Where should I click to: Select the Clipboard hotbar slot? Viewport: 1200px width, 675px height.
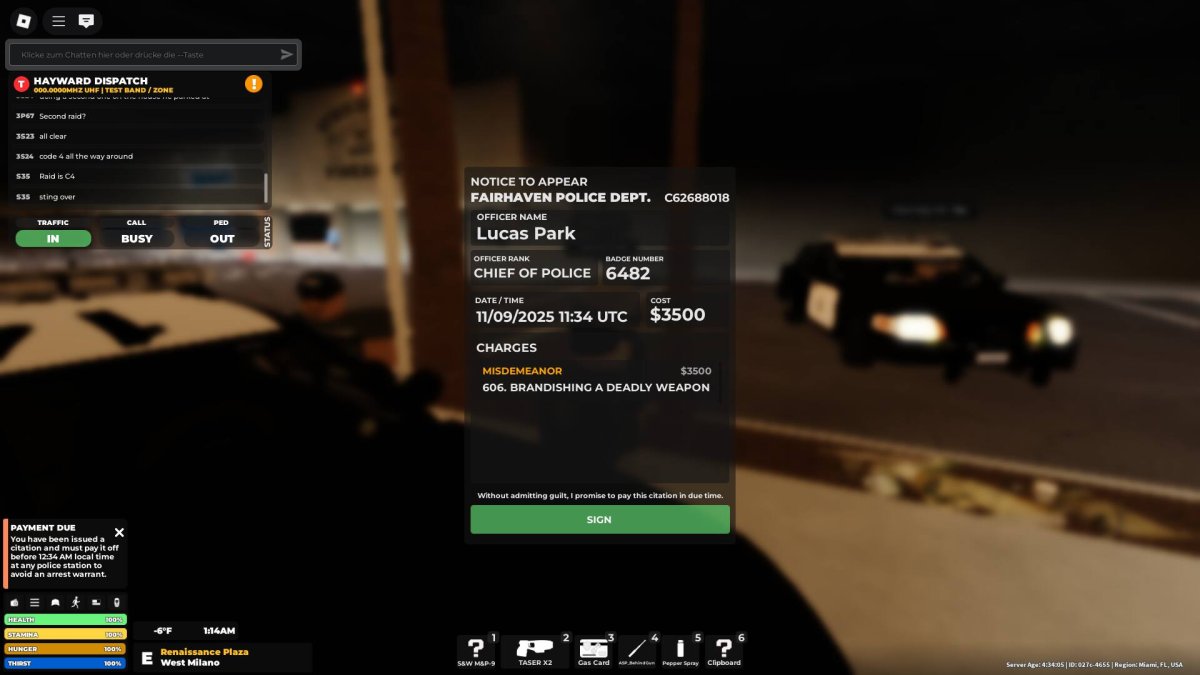tap(724, 651)
